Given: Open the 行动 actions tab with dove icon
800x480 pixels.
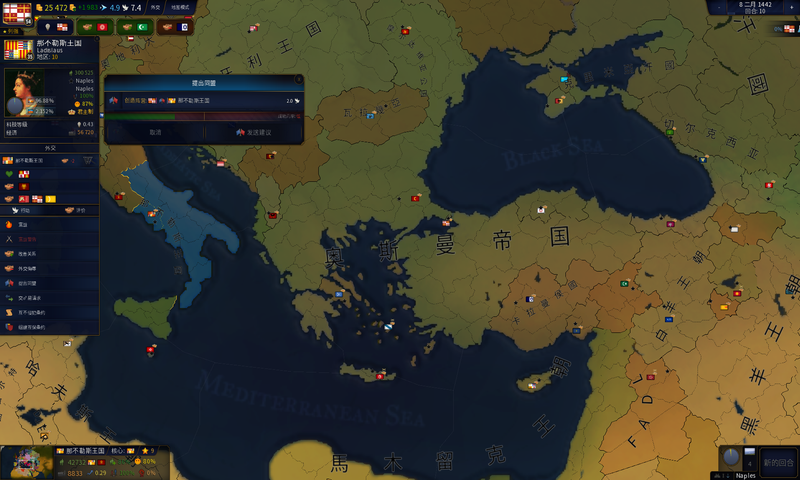Looking at the screenshot, I should click(25, 211).
